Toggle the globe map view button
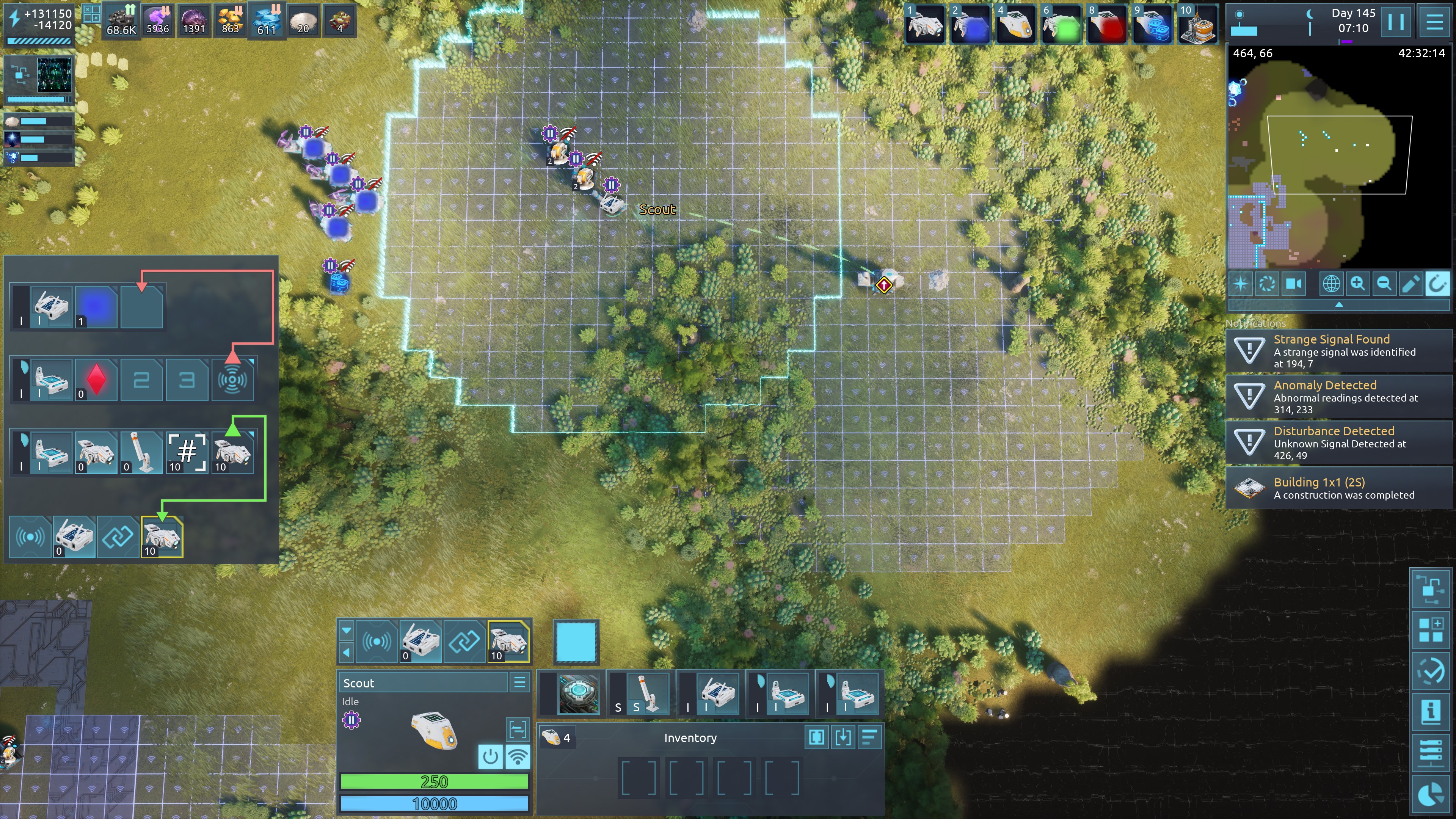 1331,284
